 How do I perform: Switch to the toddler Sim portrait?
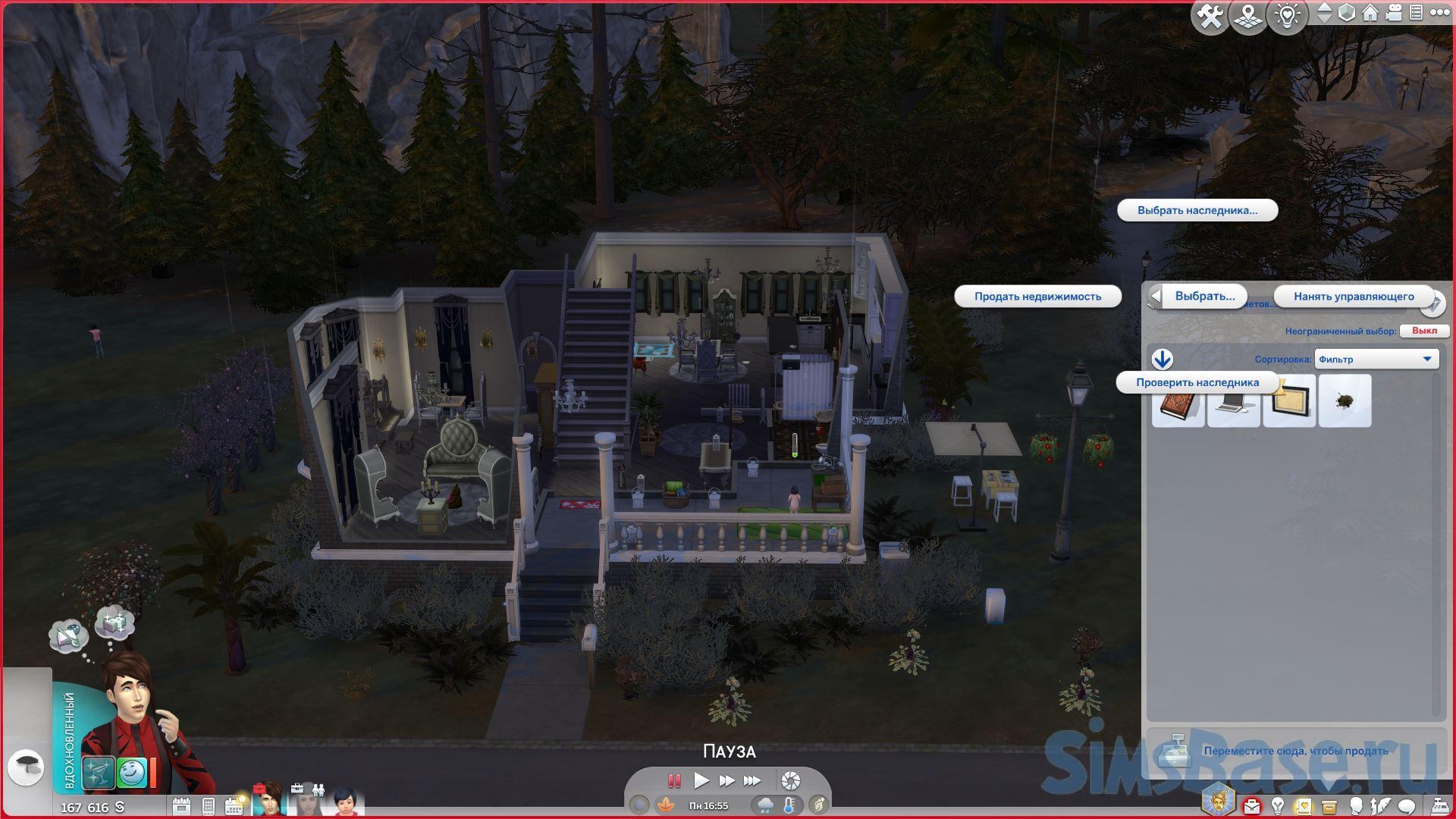click(x=346, y=802)
